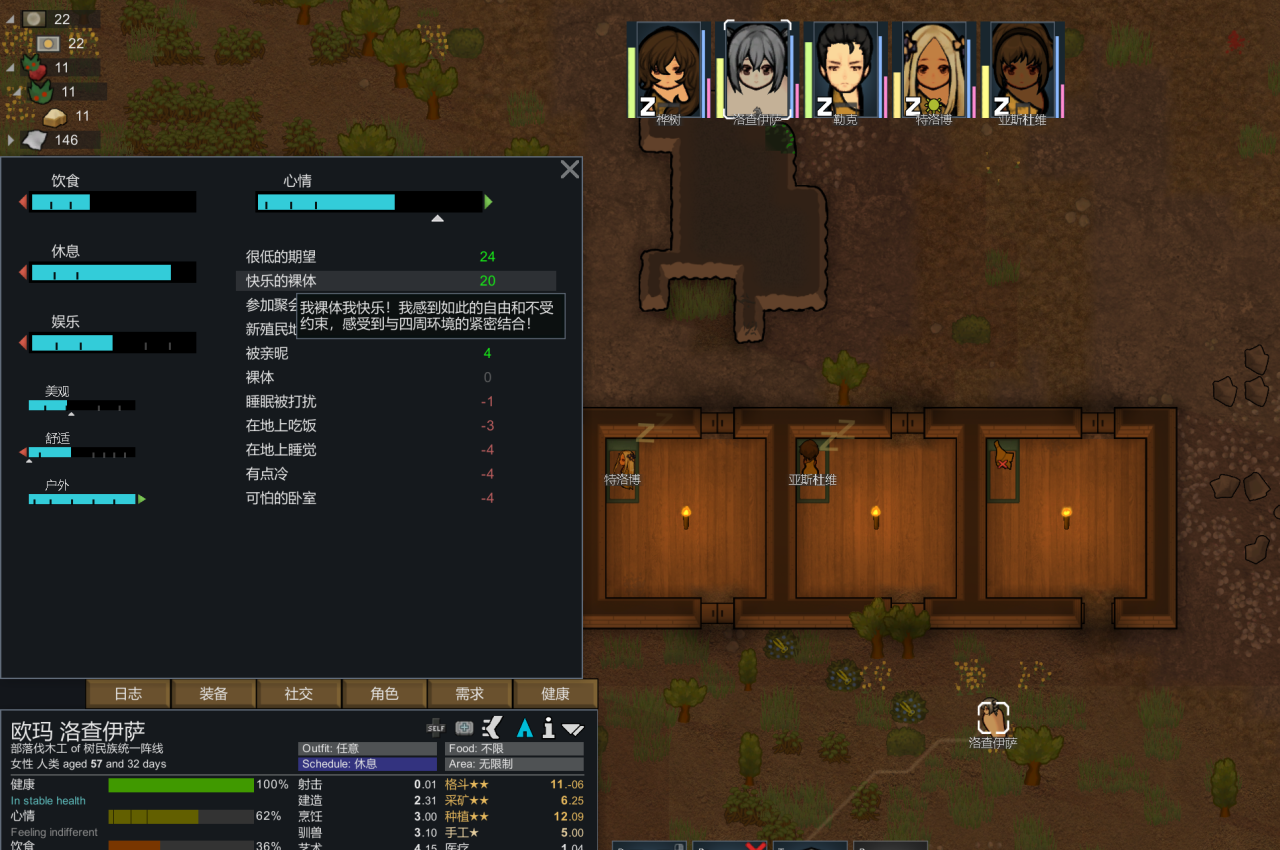1280x850 pixels.
Task: Choose colonist portrait 勒克
Action: tap(845, 70)
